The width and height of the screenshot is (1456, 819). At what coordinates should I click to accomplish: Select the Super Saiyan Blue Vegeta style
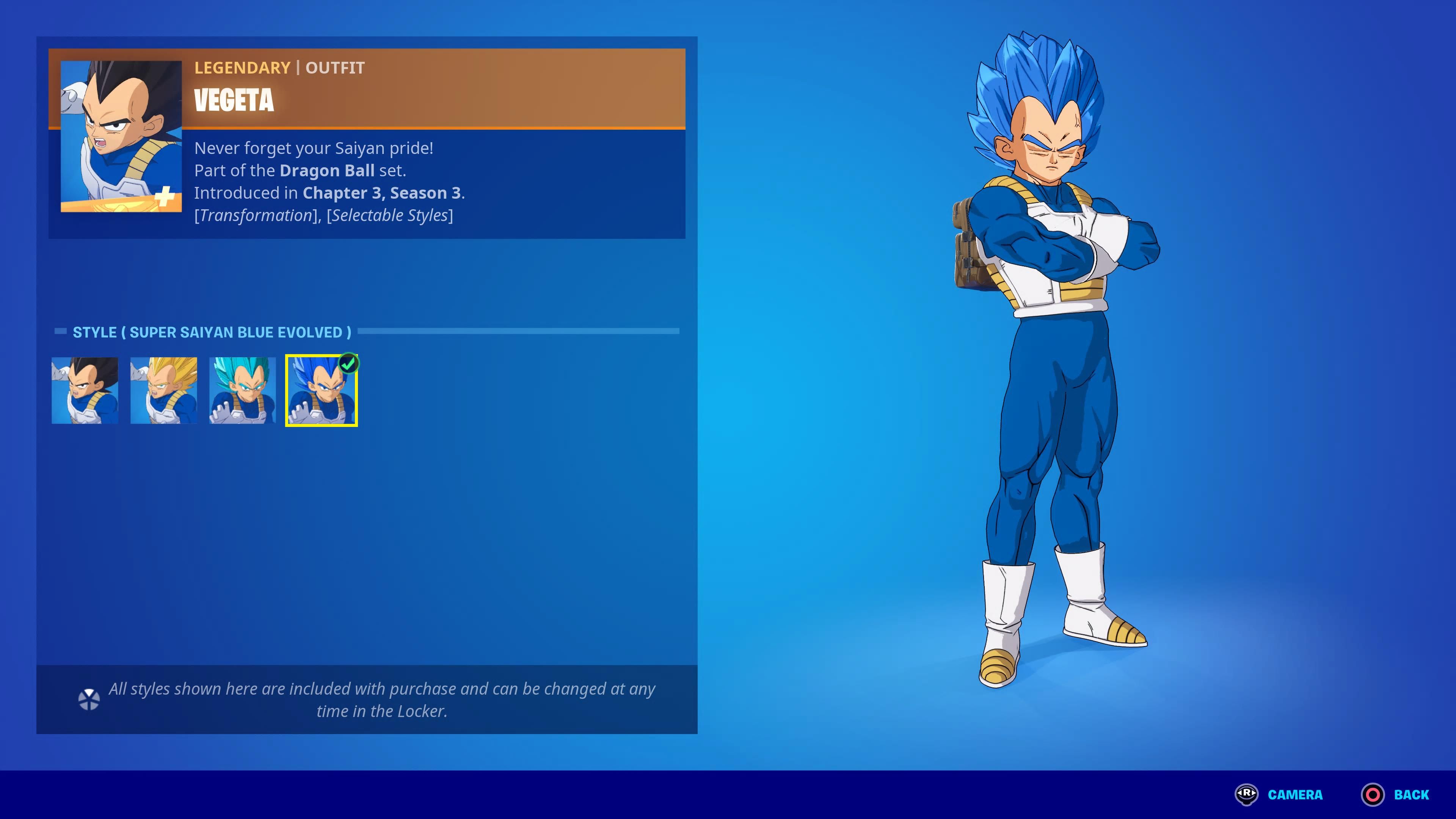coord(242,391)
